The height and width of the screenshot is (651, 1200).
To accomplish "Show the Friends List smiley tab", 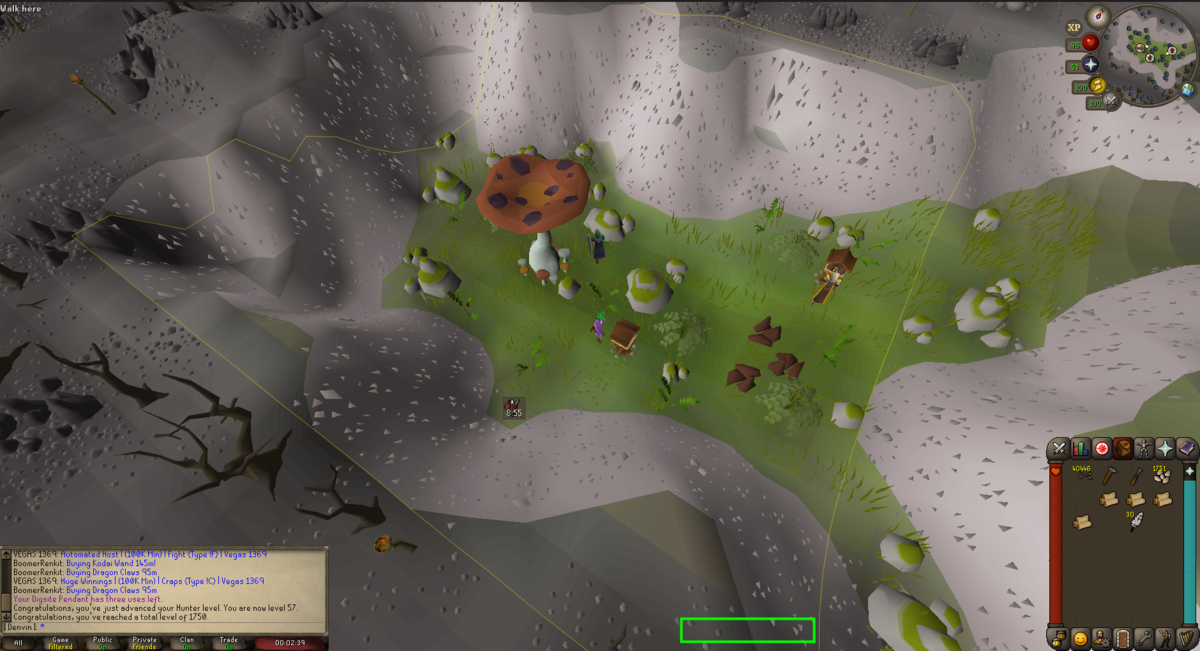I will click(1080, 637).
